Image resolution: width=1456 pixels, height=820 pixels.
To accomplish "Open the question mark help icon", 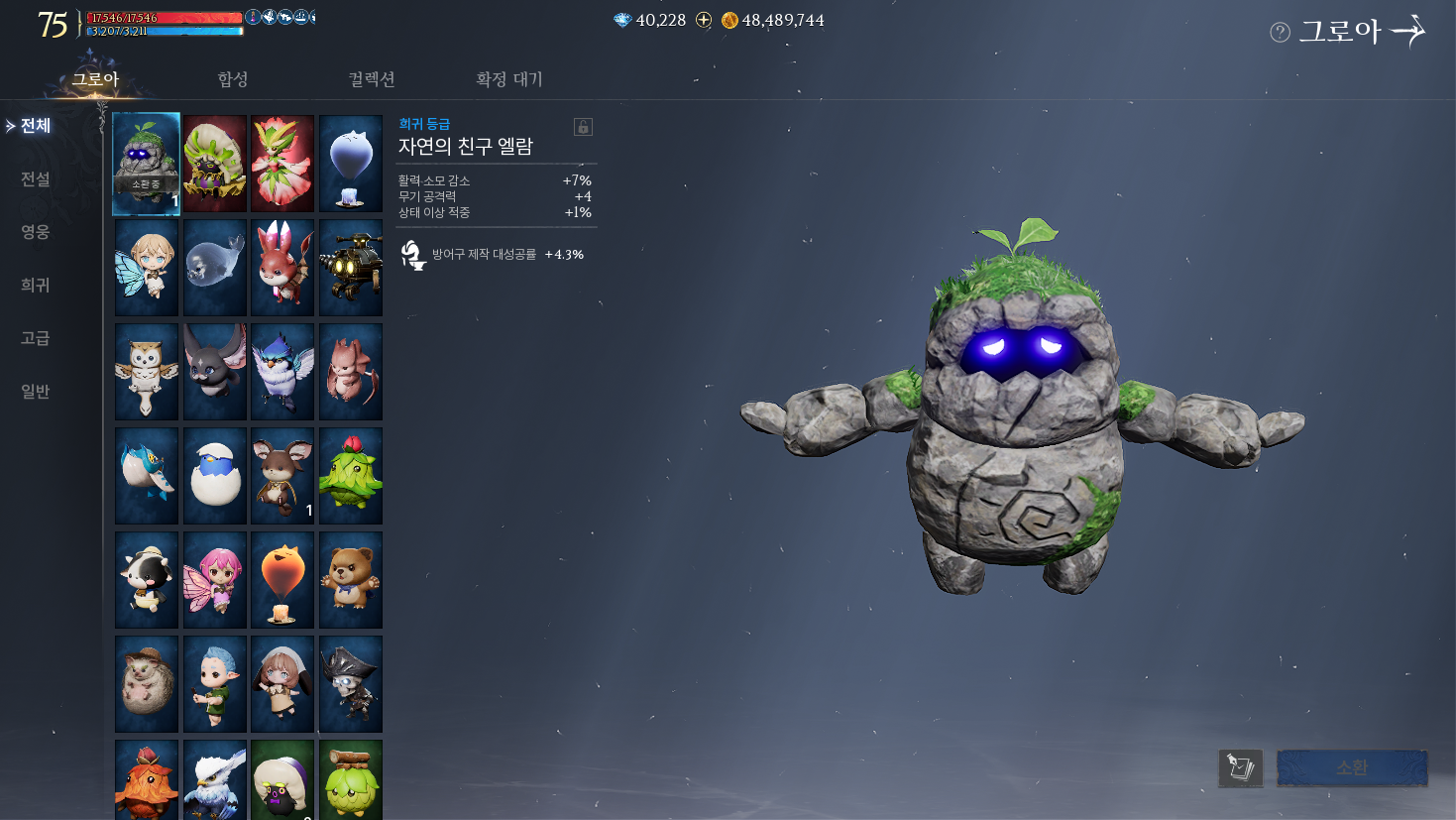I will pos(1280,33).
